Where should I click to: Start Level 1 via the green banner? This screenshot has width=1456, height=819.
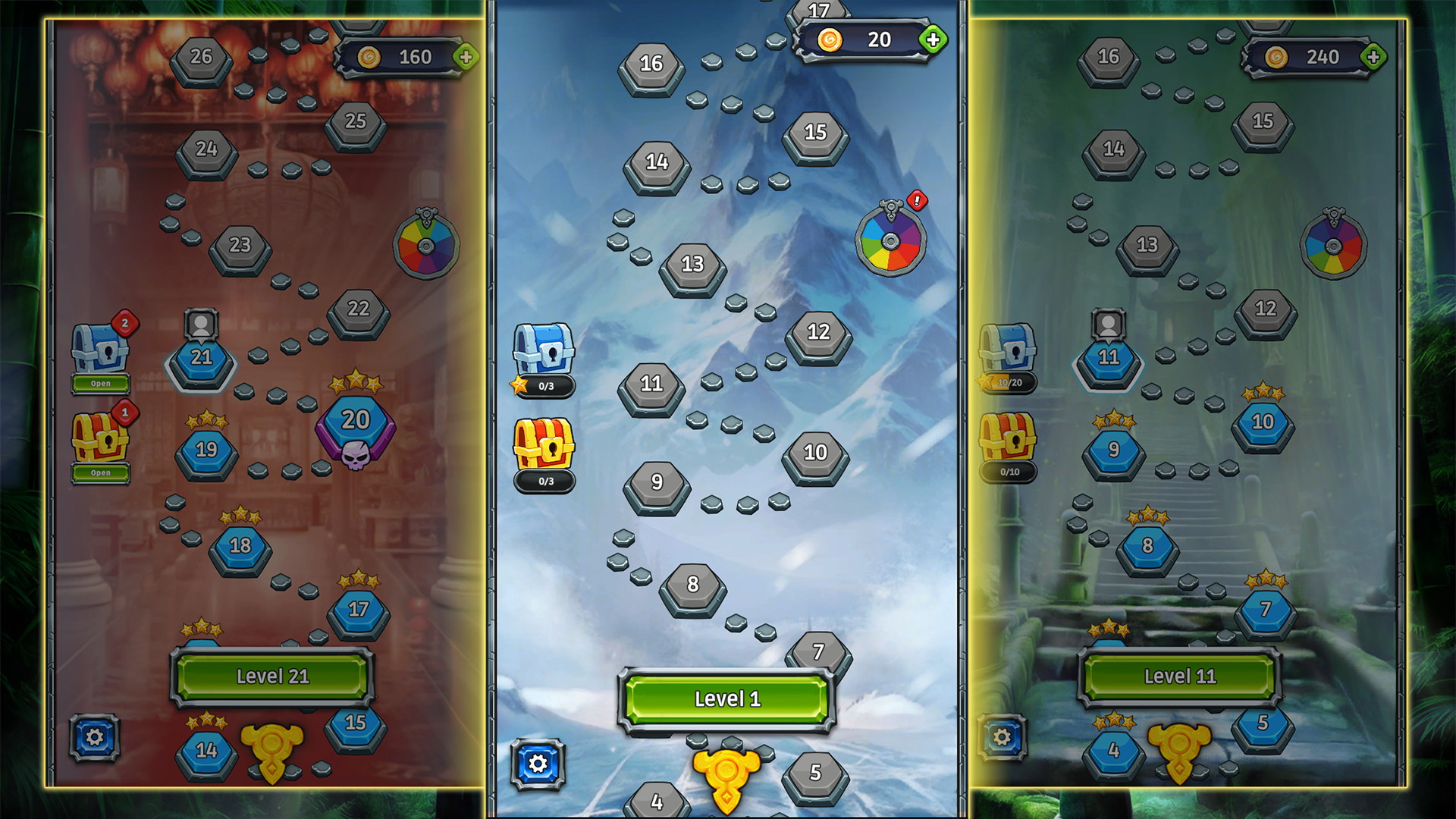[x=726, y=699]
